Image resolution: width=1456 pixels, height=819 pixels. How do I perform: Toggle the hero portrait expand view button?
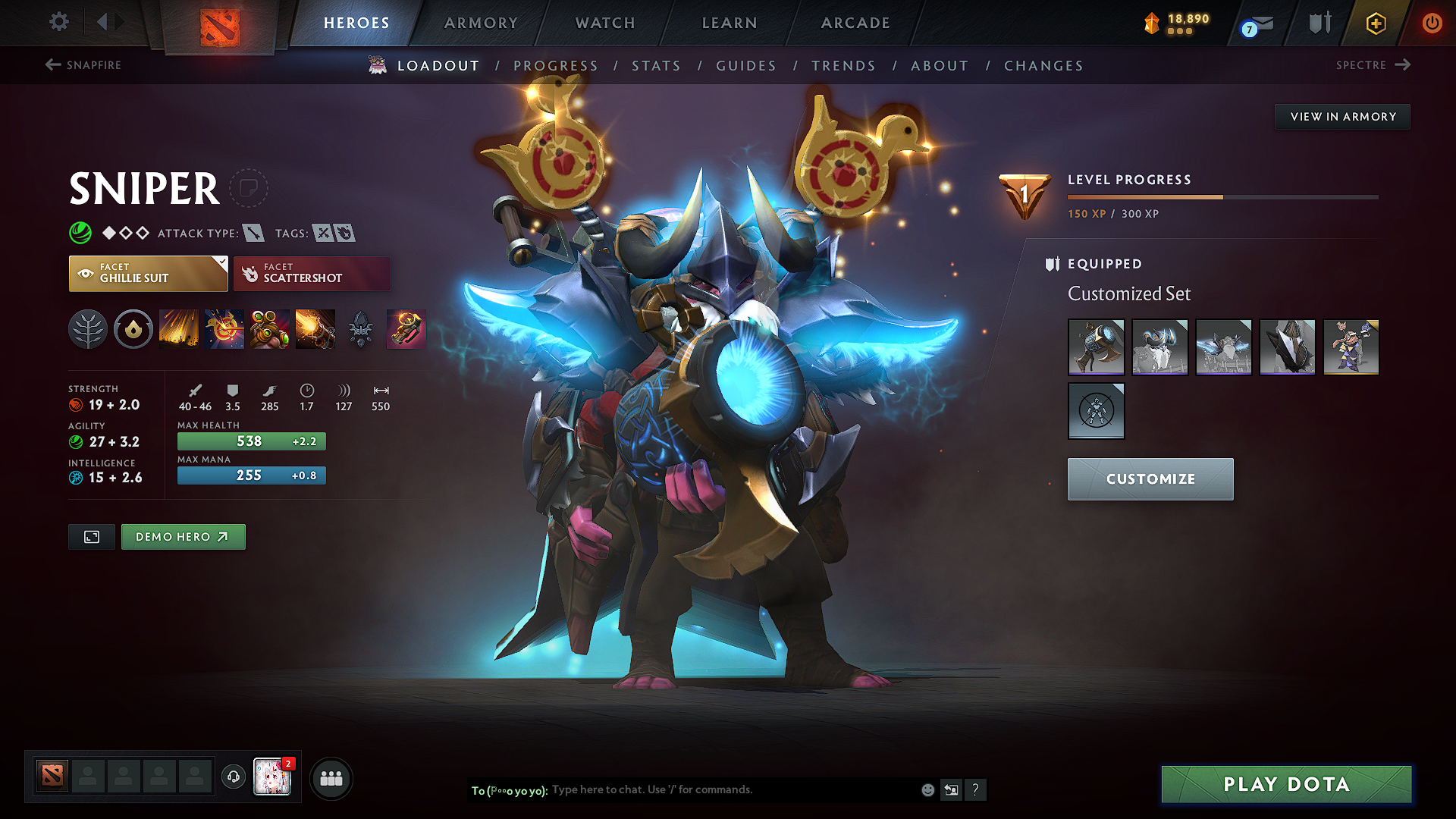tap(91, 536)
